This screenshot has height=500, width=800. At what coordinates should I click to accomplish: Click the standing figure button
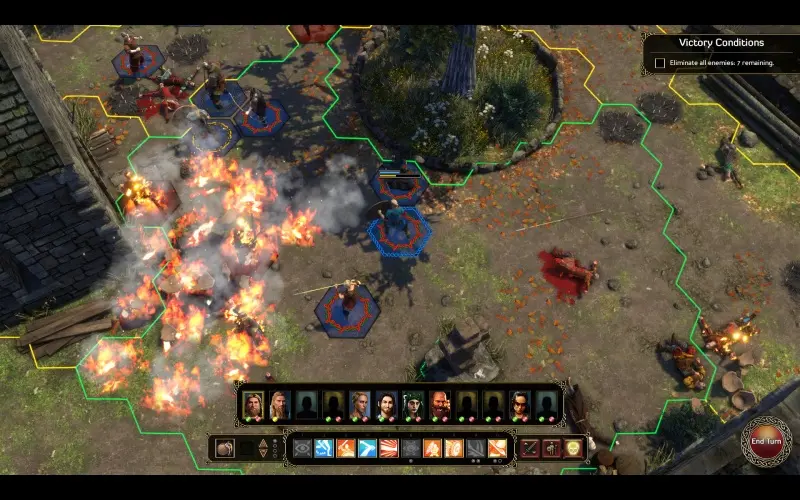tap(551, 448)
